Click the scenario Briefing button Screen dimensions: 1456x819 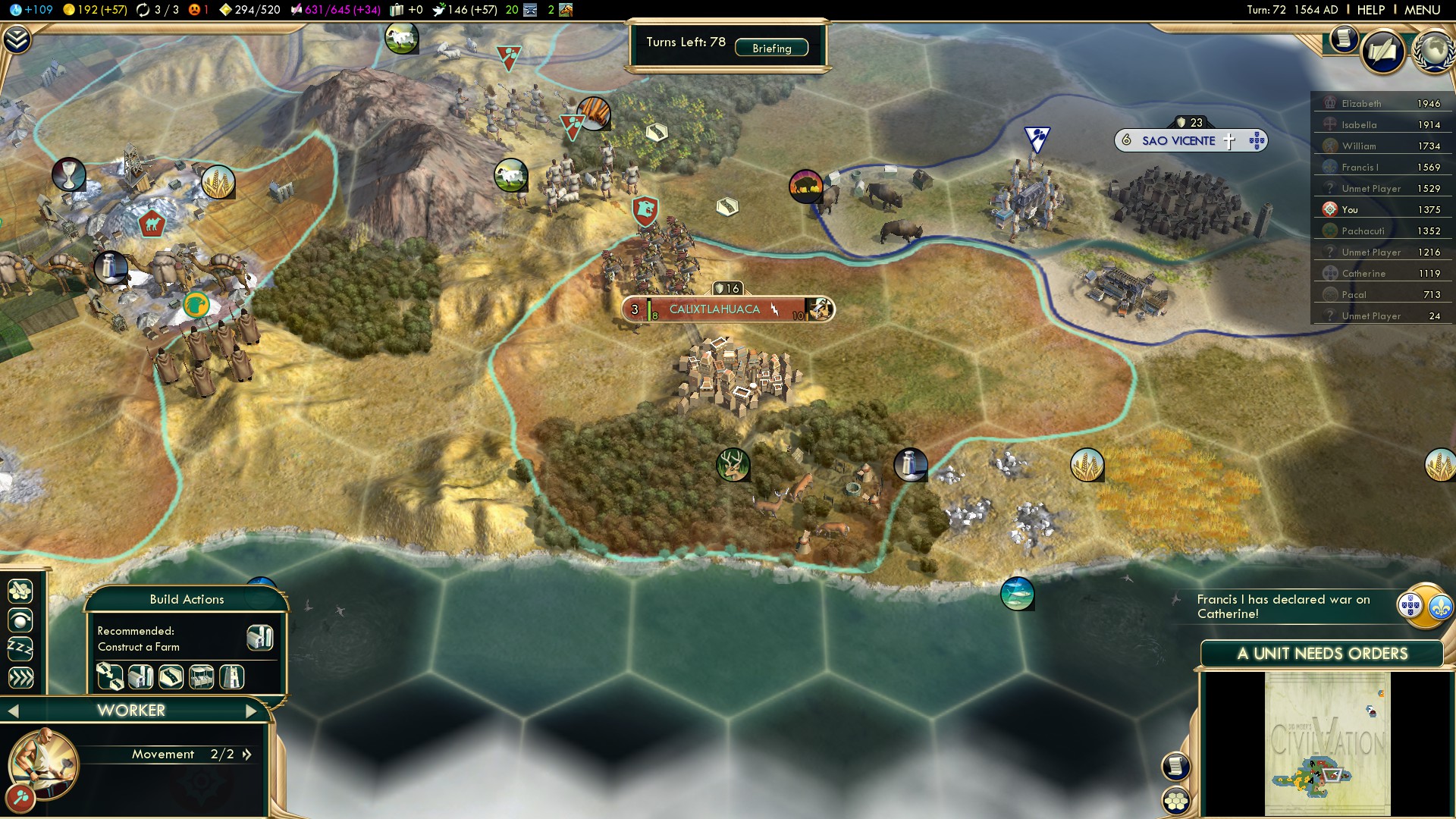click(x=771, y=48)
